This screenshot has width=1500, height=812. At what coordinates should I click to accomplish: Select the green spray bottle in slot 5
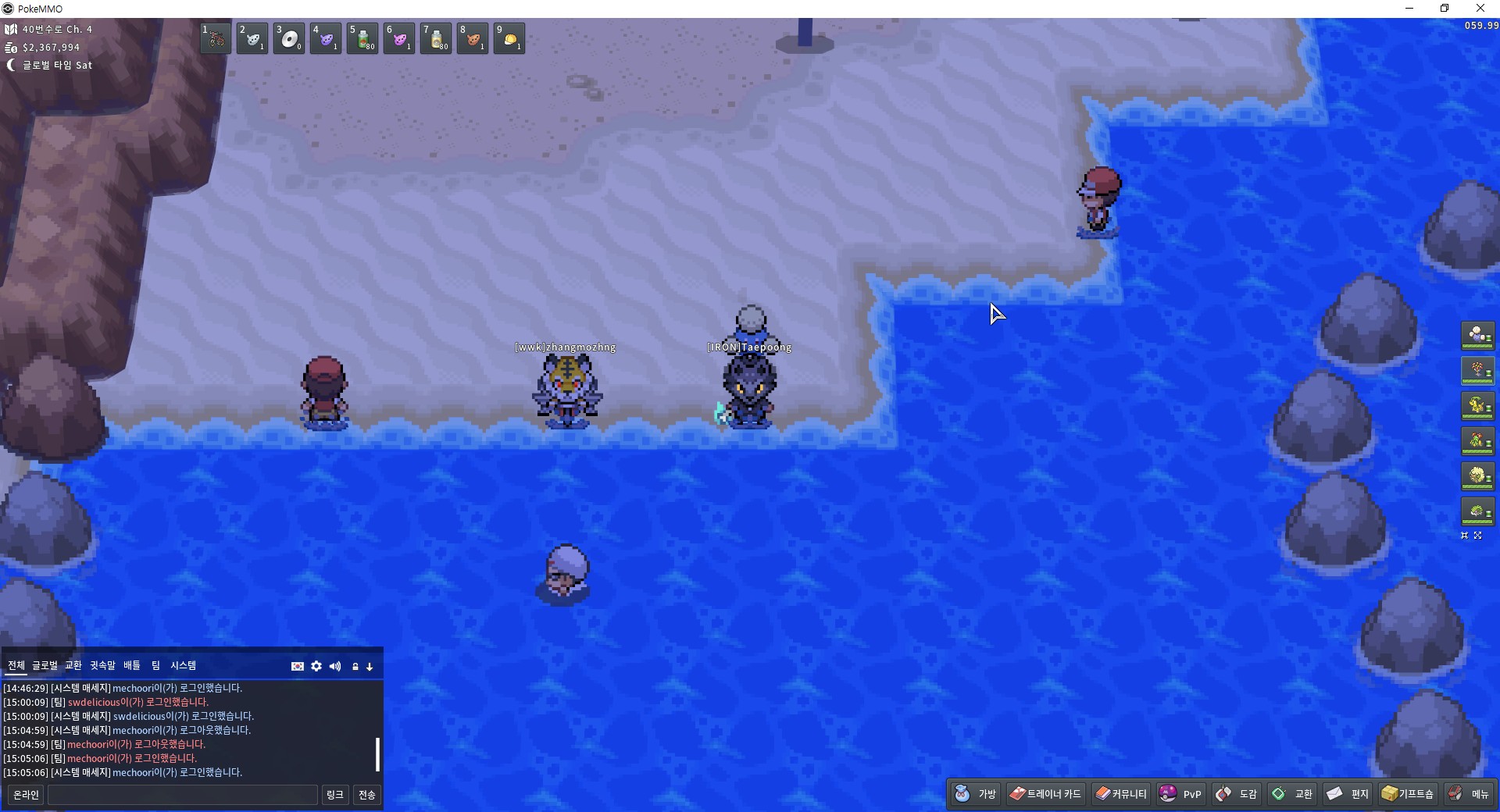tap(362, 38)
